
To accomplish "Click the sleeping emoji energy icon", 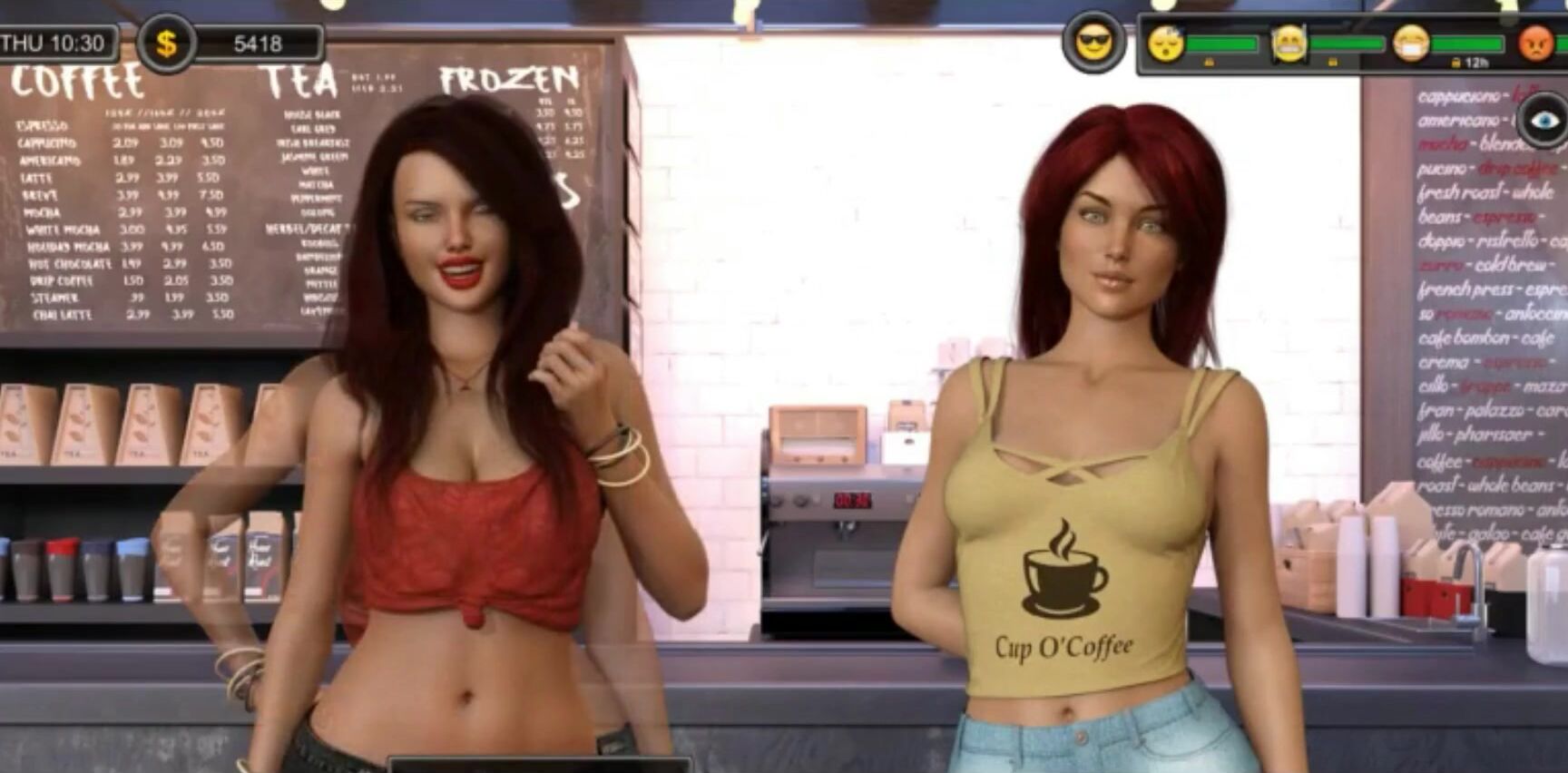I will coord(1166,42).
